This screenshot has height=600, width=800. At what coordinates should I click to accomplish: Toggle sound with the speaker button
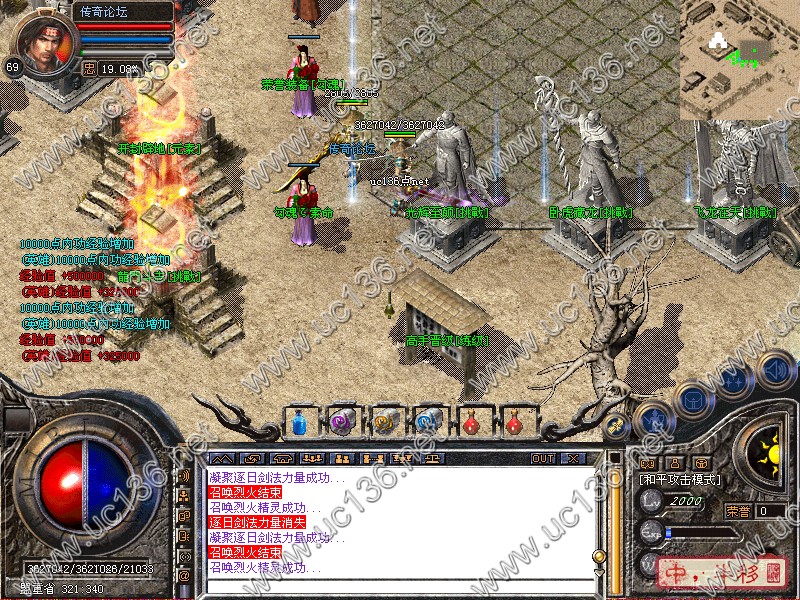pyautogui.click(x=775, y=371)
